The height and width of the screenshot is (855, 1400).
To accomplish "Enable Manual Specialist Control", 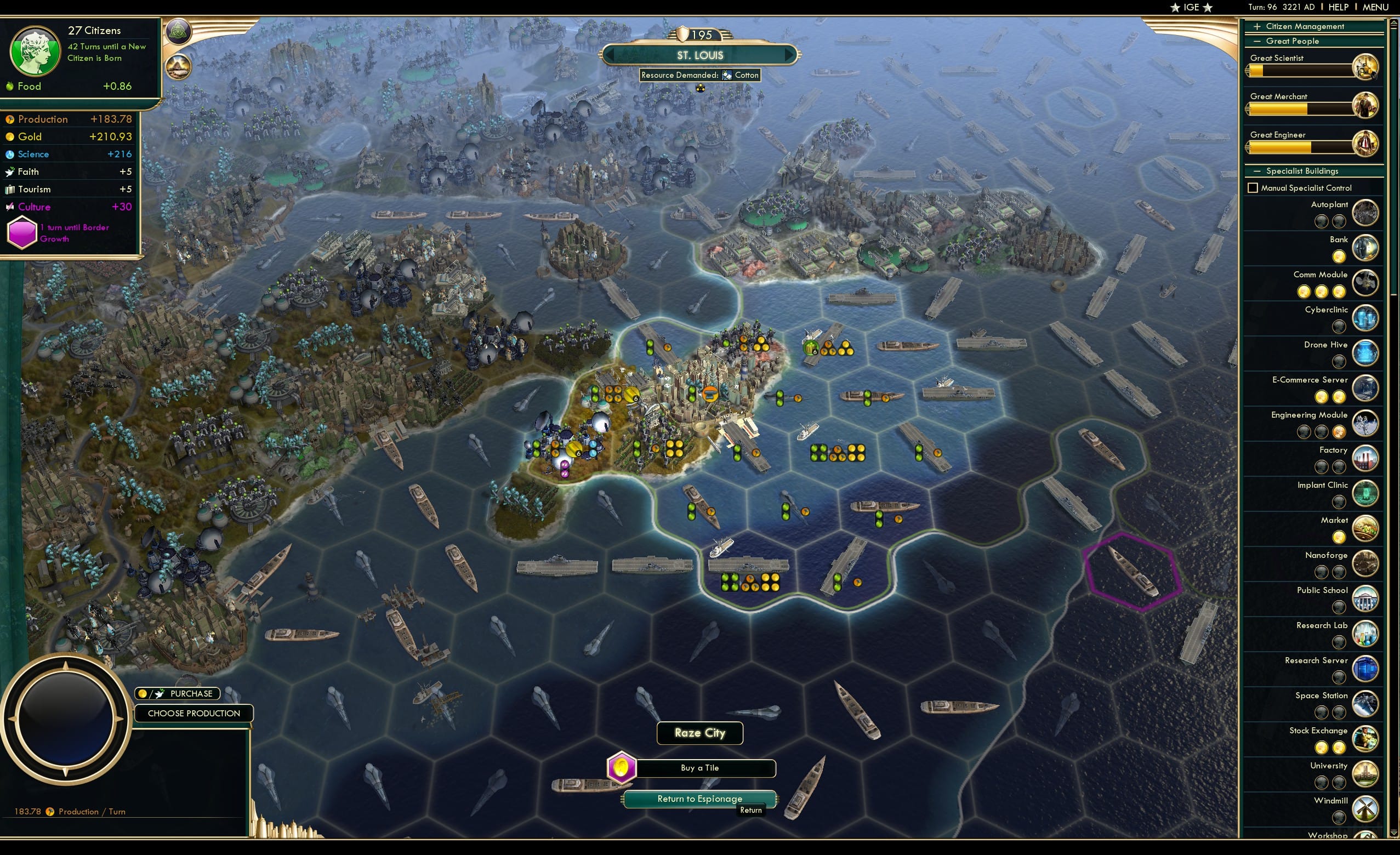I will 1253,187.
